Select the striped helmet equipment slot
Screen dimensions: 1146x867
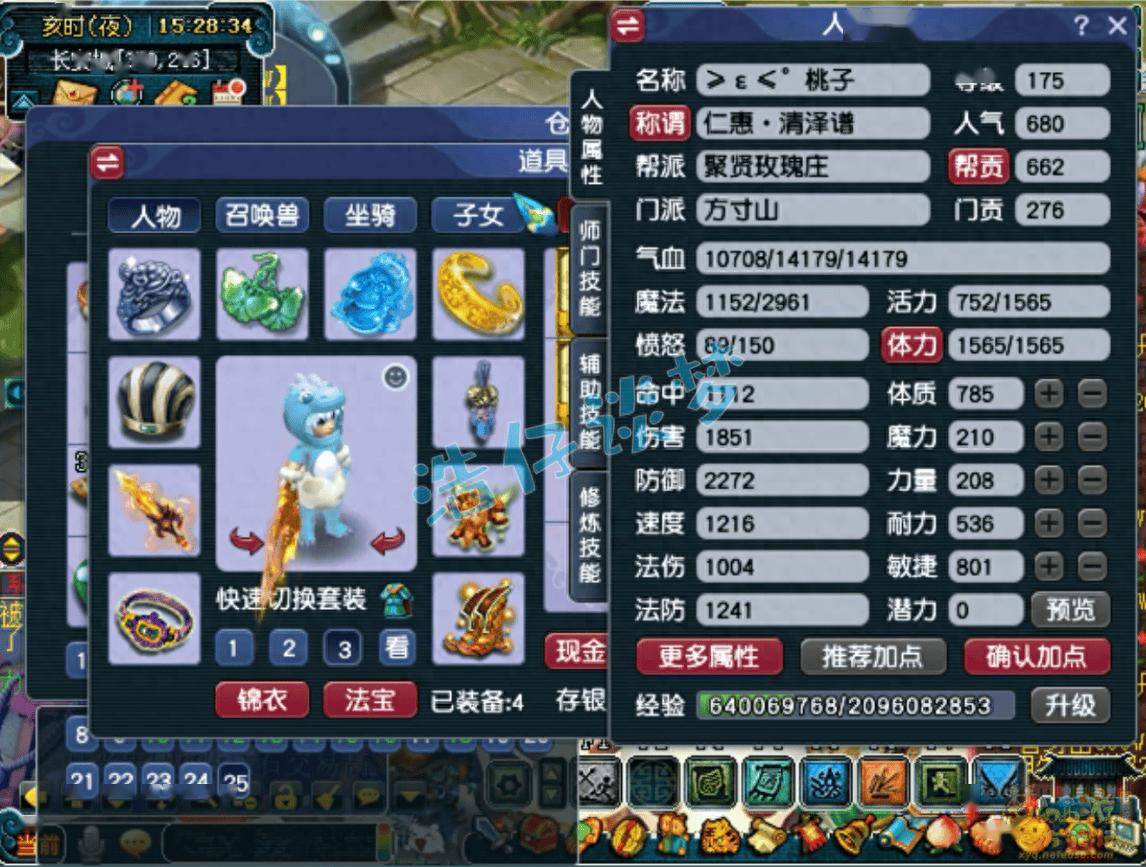(x=154, y=402)
